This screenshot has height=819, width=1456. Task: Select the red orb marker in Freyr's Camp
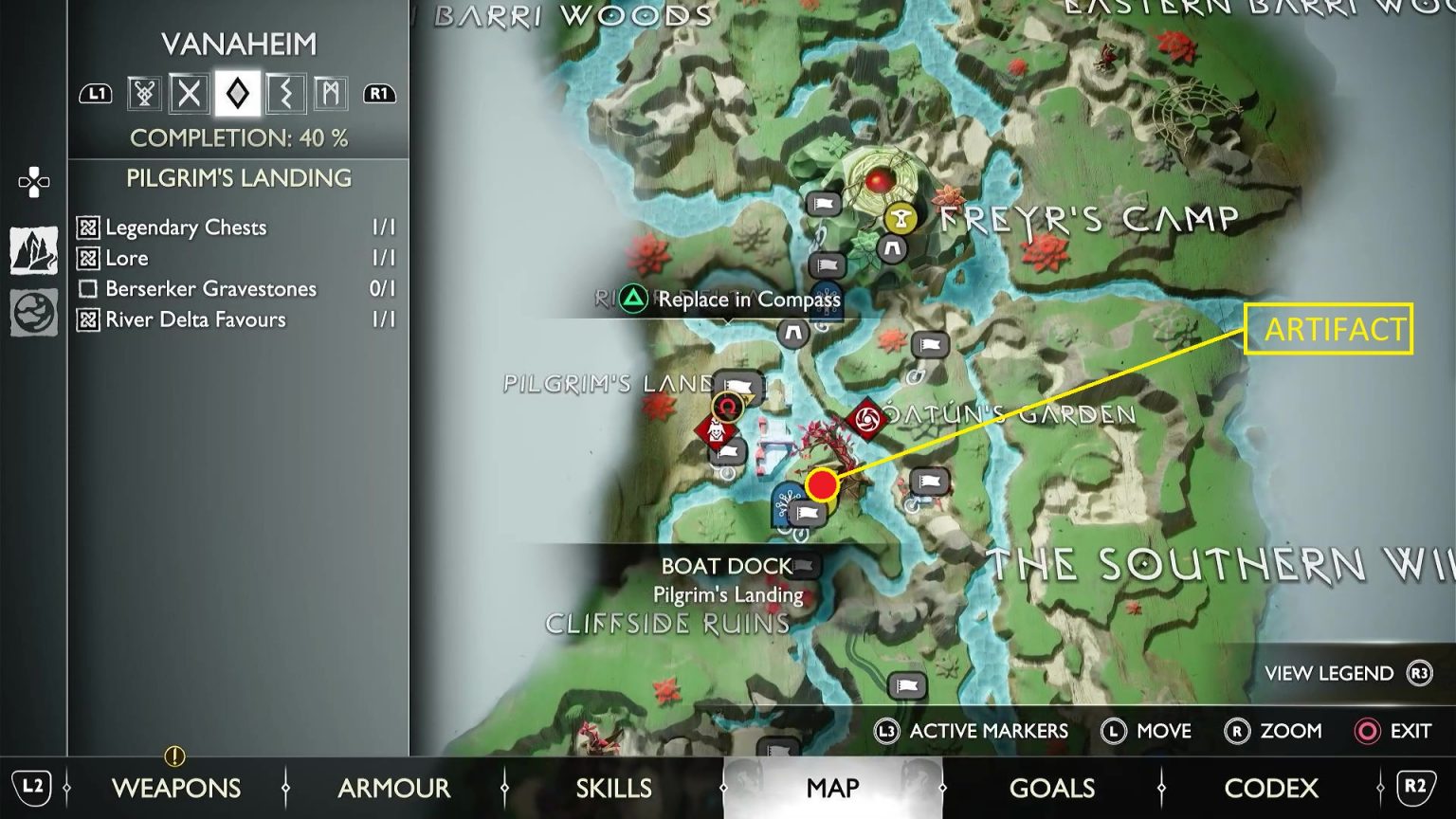pos(881,179)
